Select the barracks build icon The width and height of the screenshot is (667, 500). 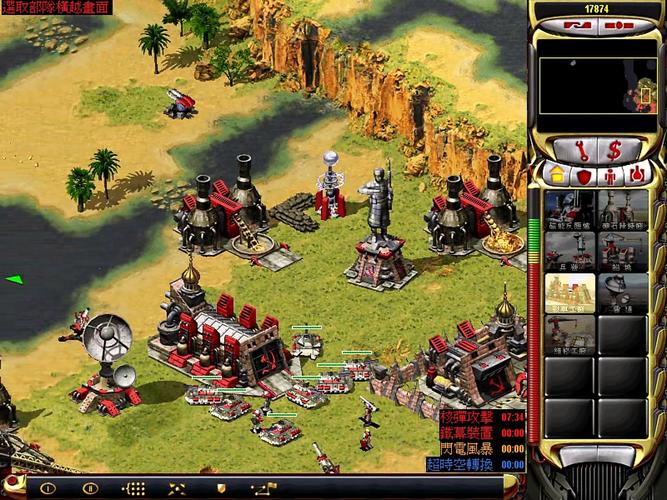pos(570,249)
